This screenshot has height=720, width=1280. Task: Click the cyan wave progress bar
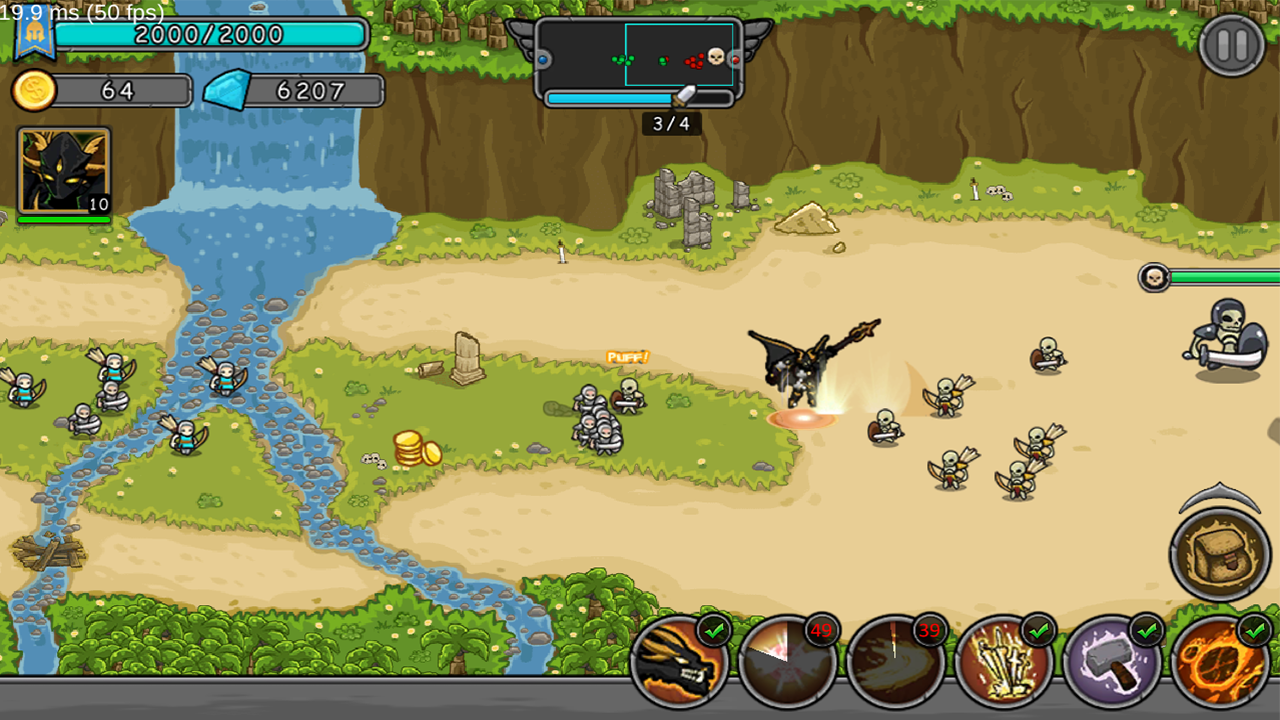(x=610, y=97)
